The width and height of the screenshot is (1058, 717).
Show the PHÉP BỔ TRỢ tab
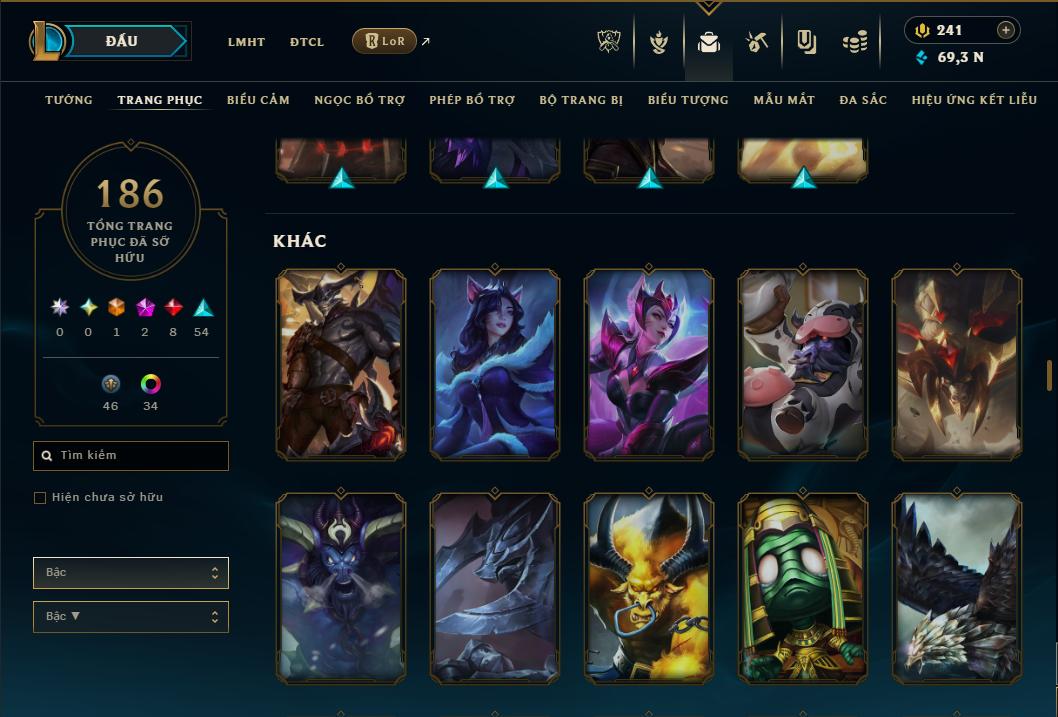(x=472, y=100)
